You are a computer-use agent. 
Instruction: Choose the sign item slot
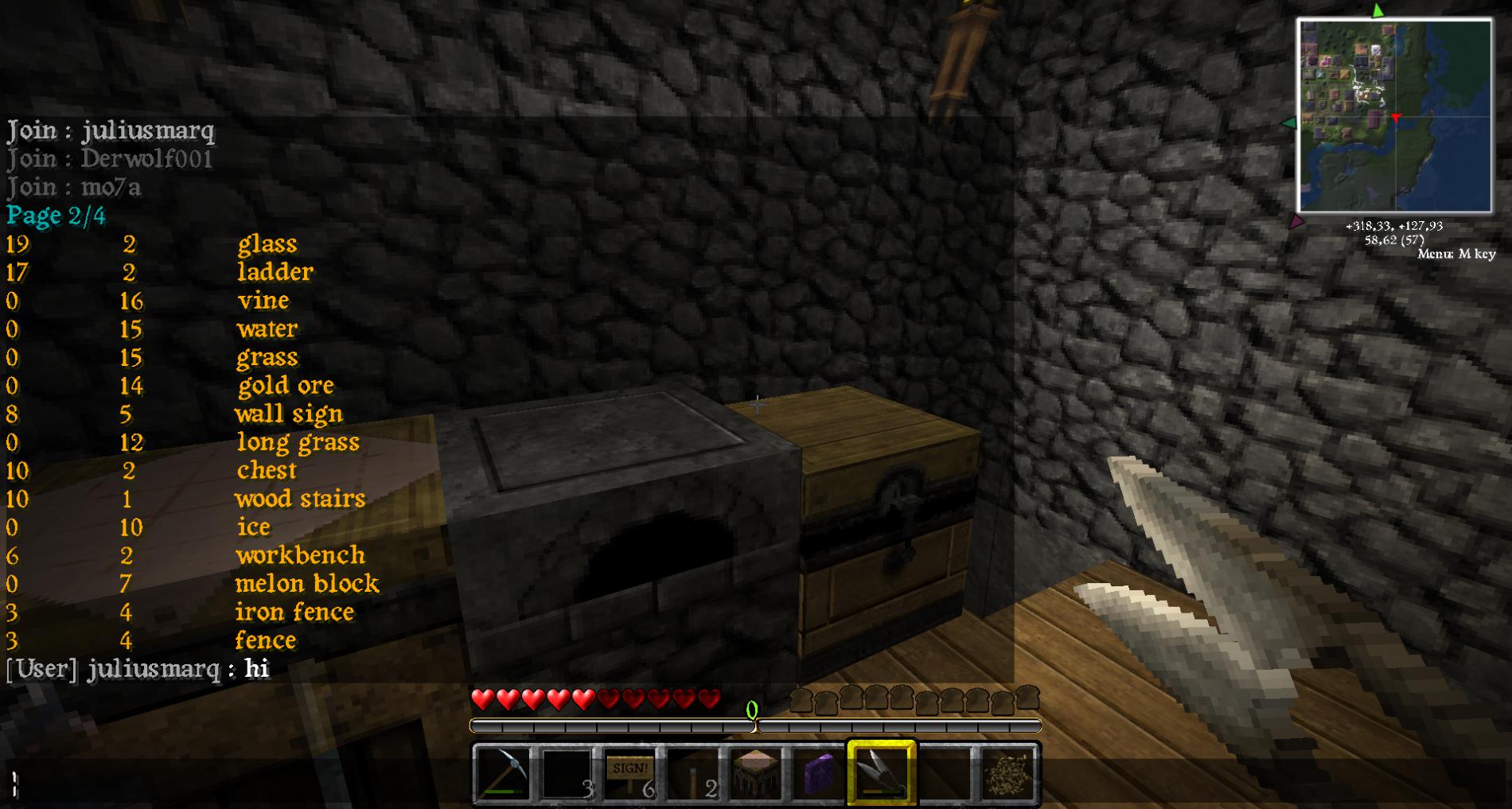tap(629, 772)
